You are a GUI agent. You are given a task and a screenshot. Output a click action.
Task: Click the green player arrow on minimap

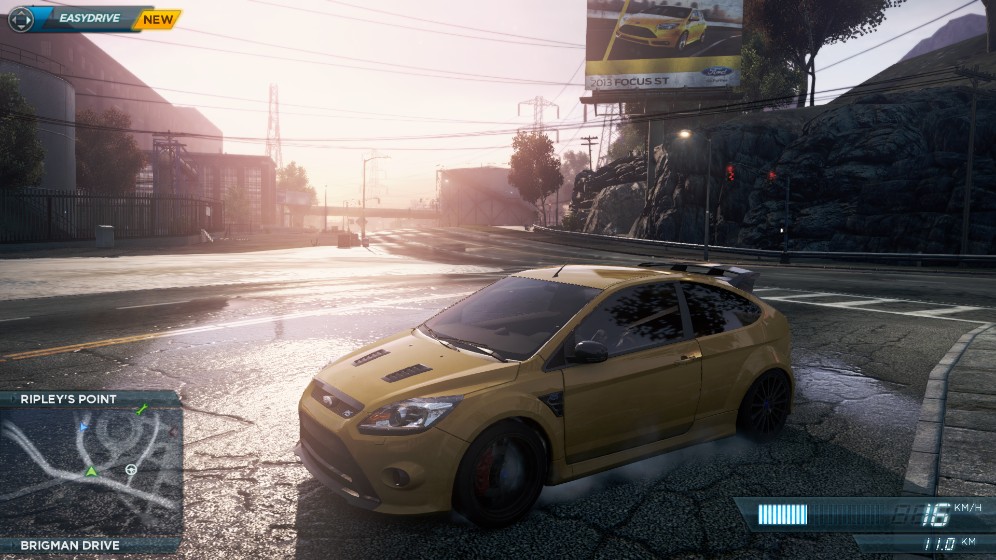(x=91, y=471)
